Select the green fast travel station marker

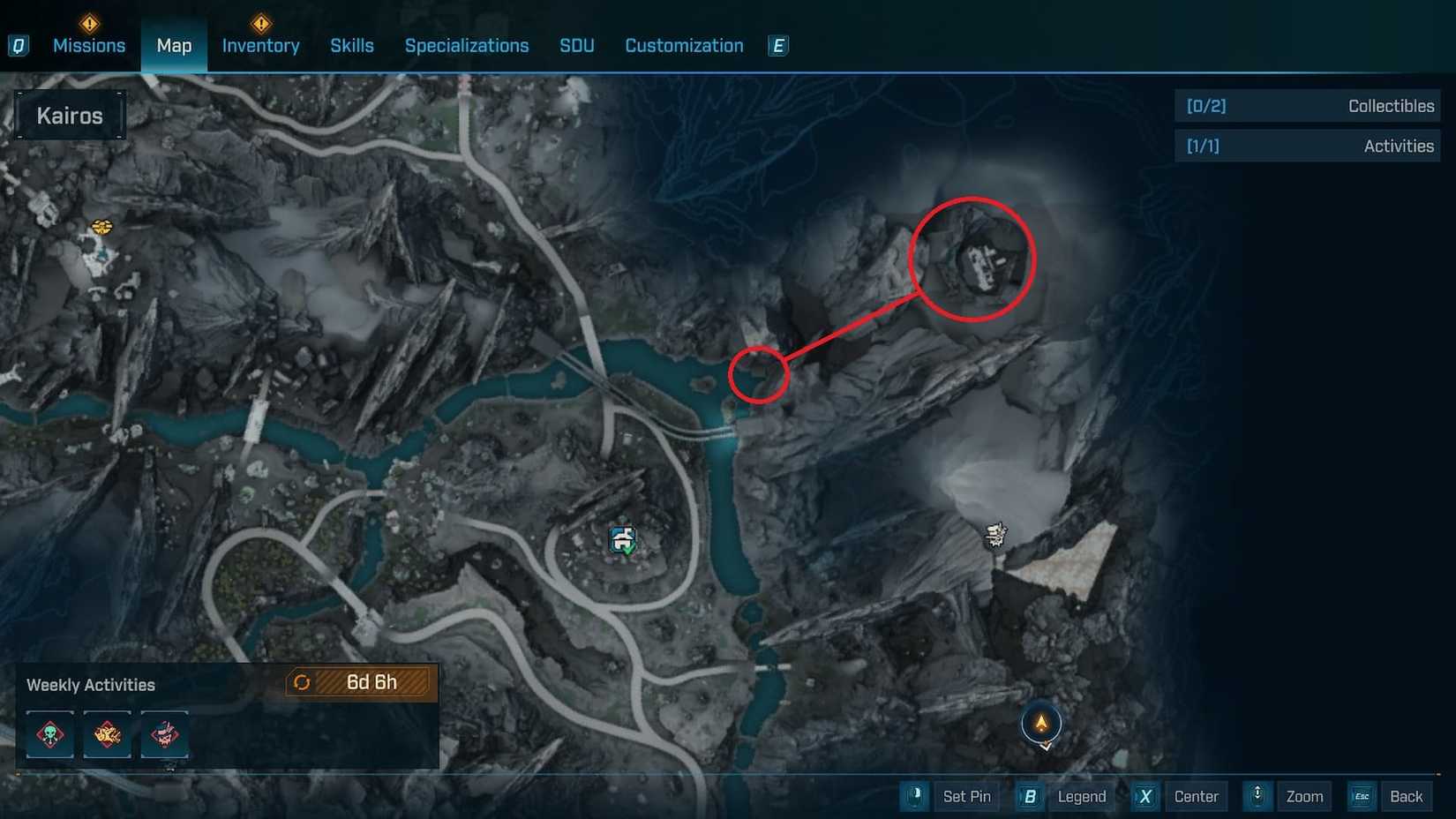tap(622, 538)
